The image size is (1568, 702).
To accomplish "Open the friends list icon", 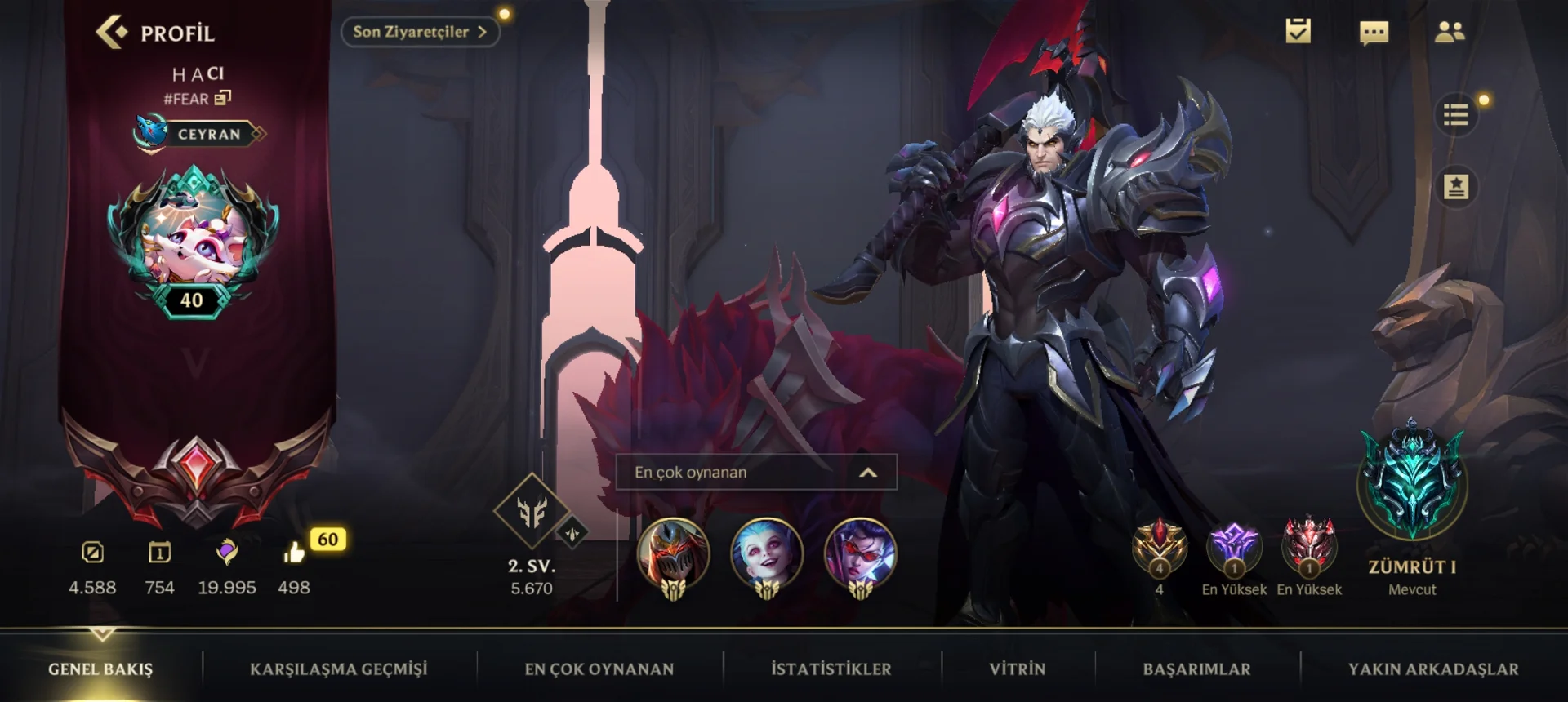I will pyautogui.click(x=1450, y=32).
